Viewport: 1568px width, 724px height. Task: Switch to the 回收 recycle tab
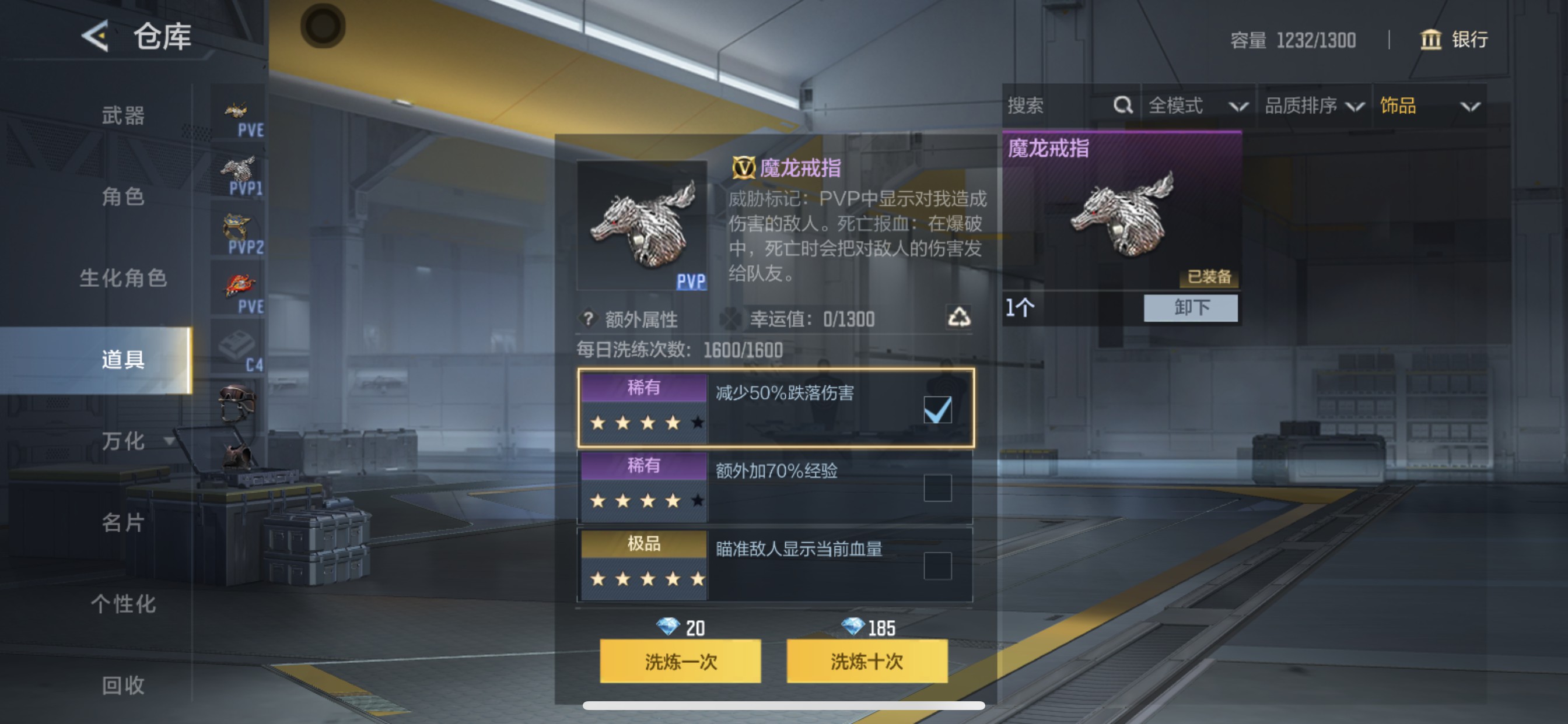[x=125, y=686]
